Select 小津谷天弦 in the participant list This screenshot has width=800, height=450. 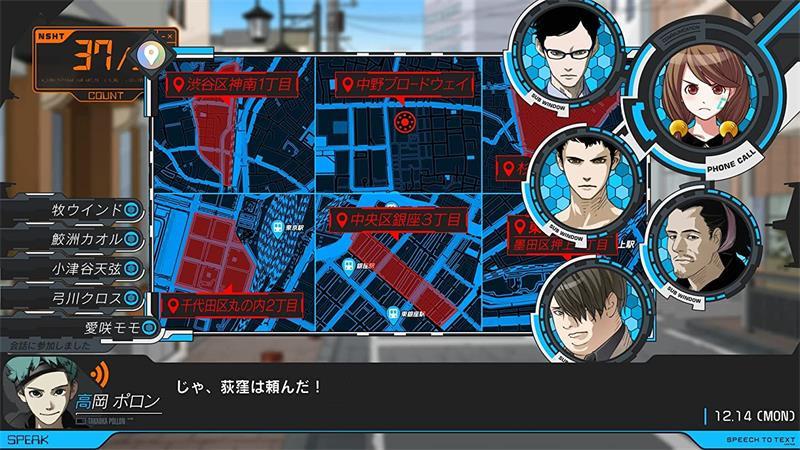tap(87, 268)
